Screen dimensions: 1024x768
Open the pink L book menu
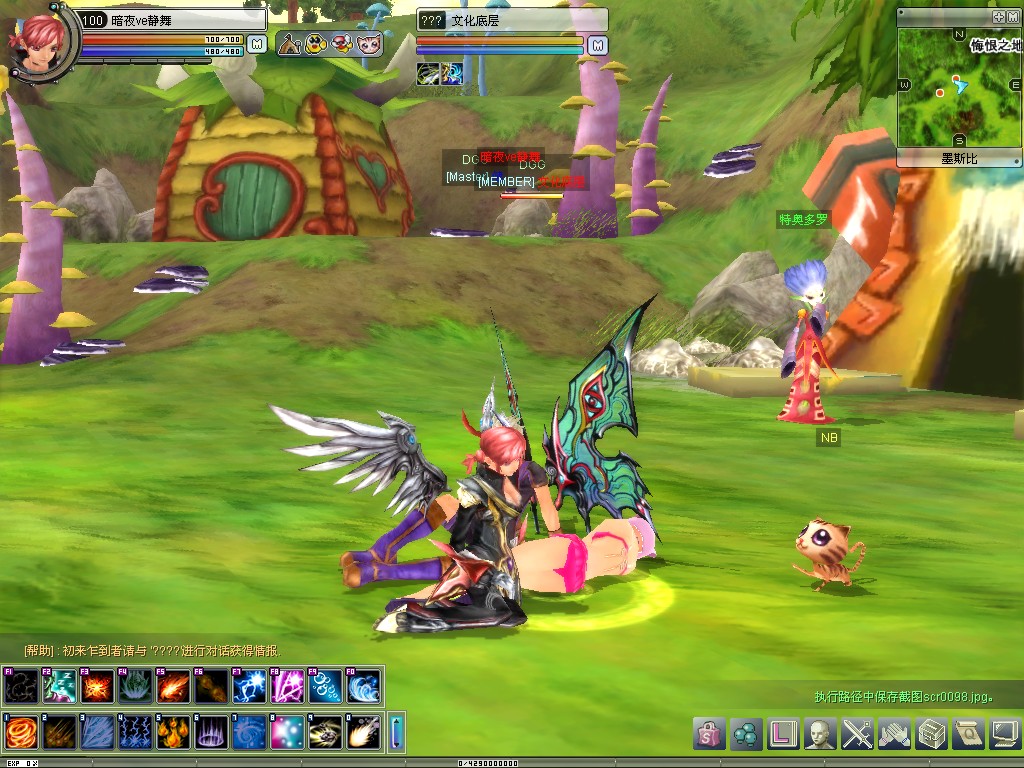click(784, 733)
